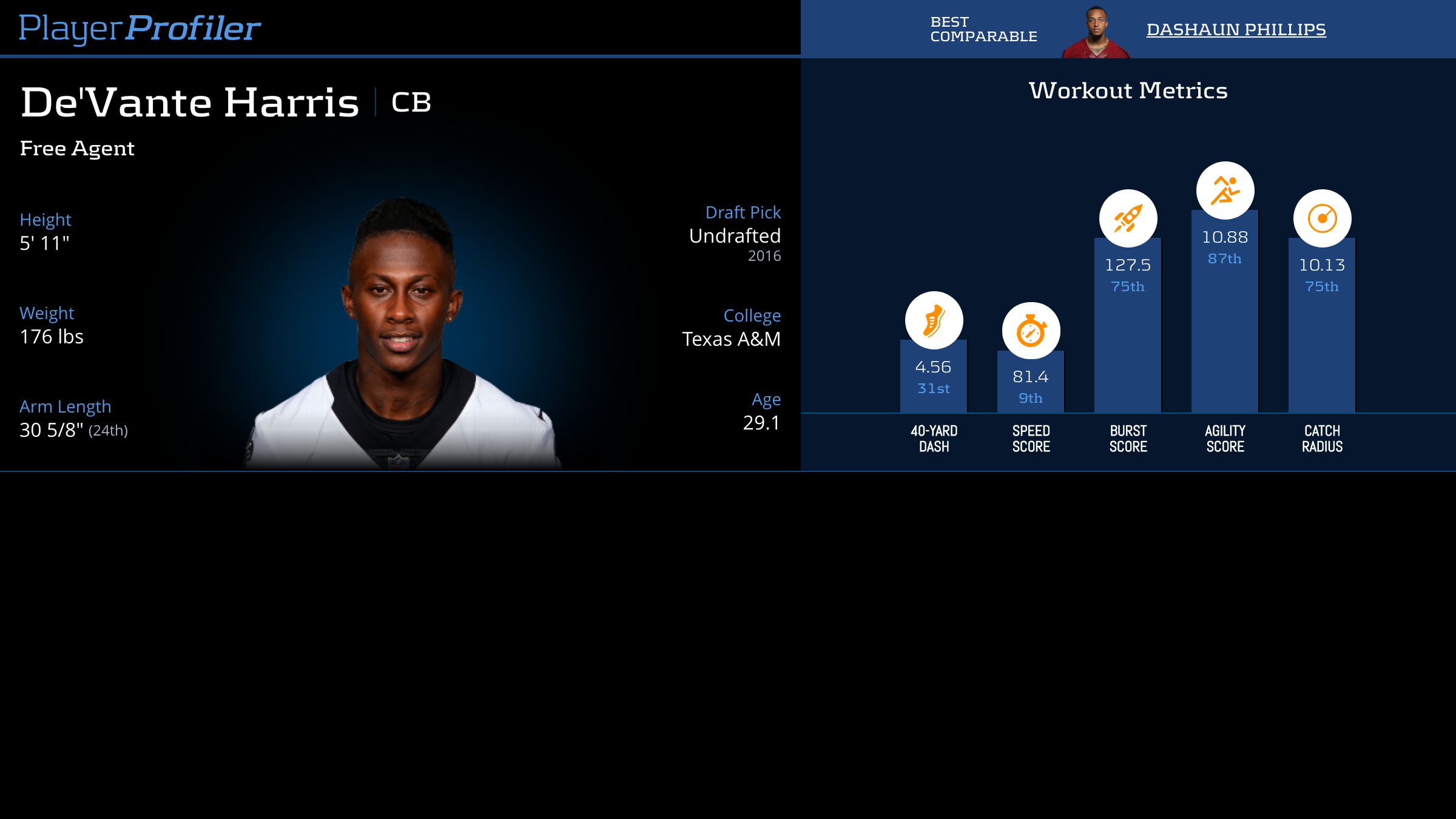The width and height of the screenshot is (1456, 819).
Task: Open the PlayerProfiler logo home link
Action: point(140,29)
